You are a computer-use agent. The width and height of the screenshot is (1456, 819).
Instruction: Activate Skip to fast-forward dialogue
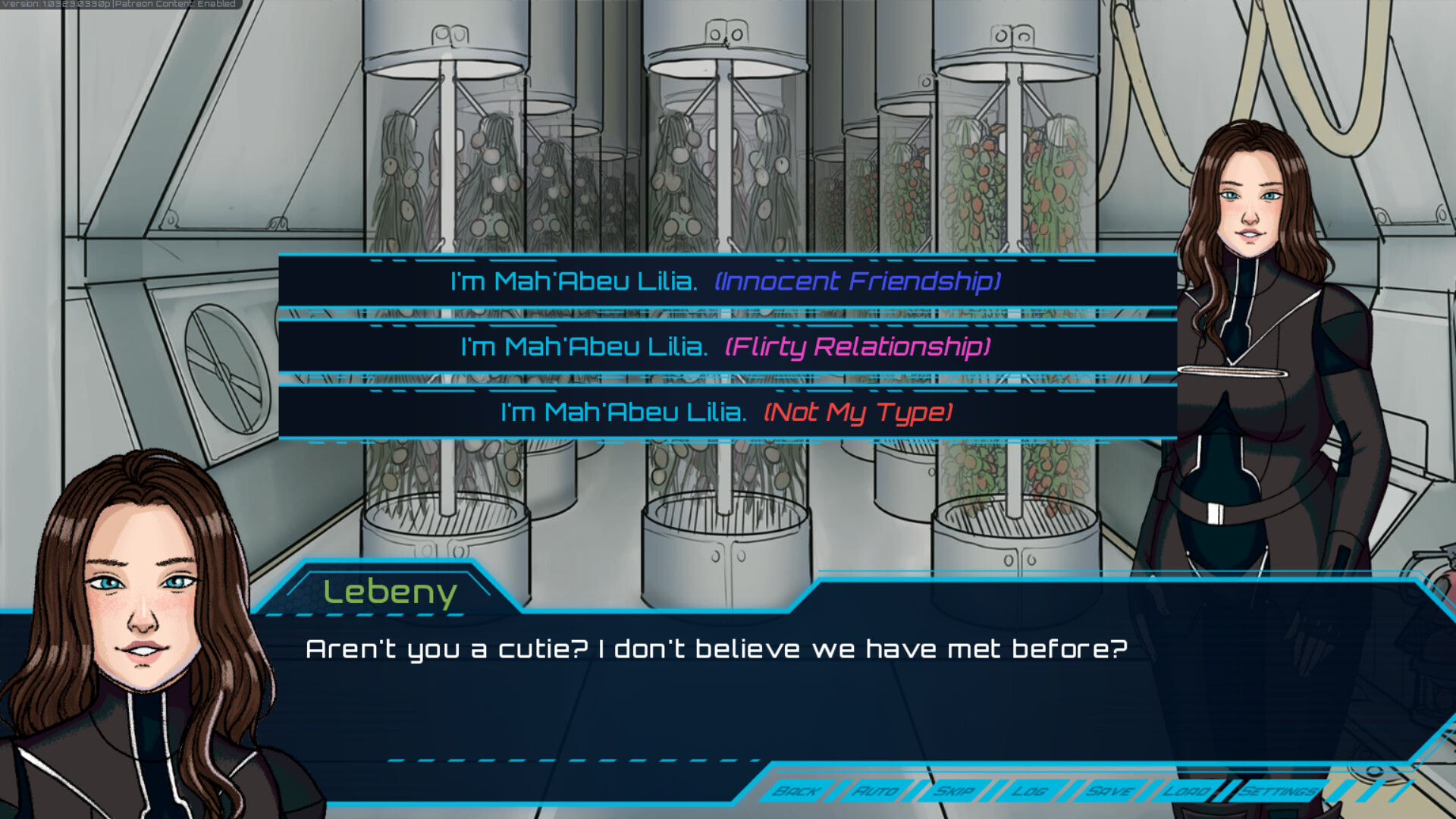tap(958, 792)
